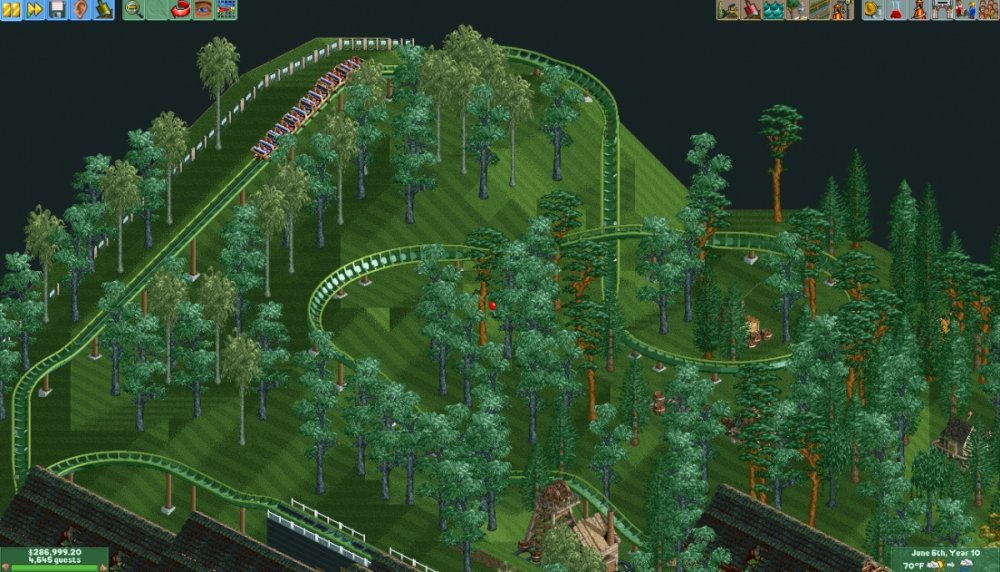Toggle sound with the ear icon
Viewport: 1000px width, 572px height.
(x=80, y=10)
